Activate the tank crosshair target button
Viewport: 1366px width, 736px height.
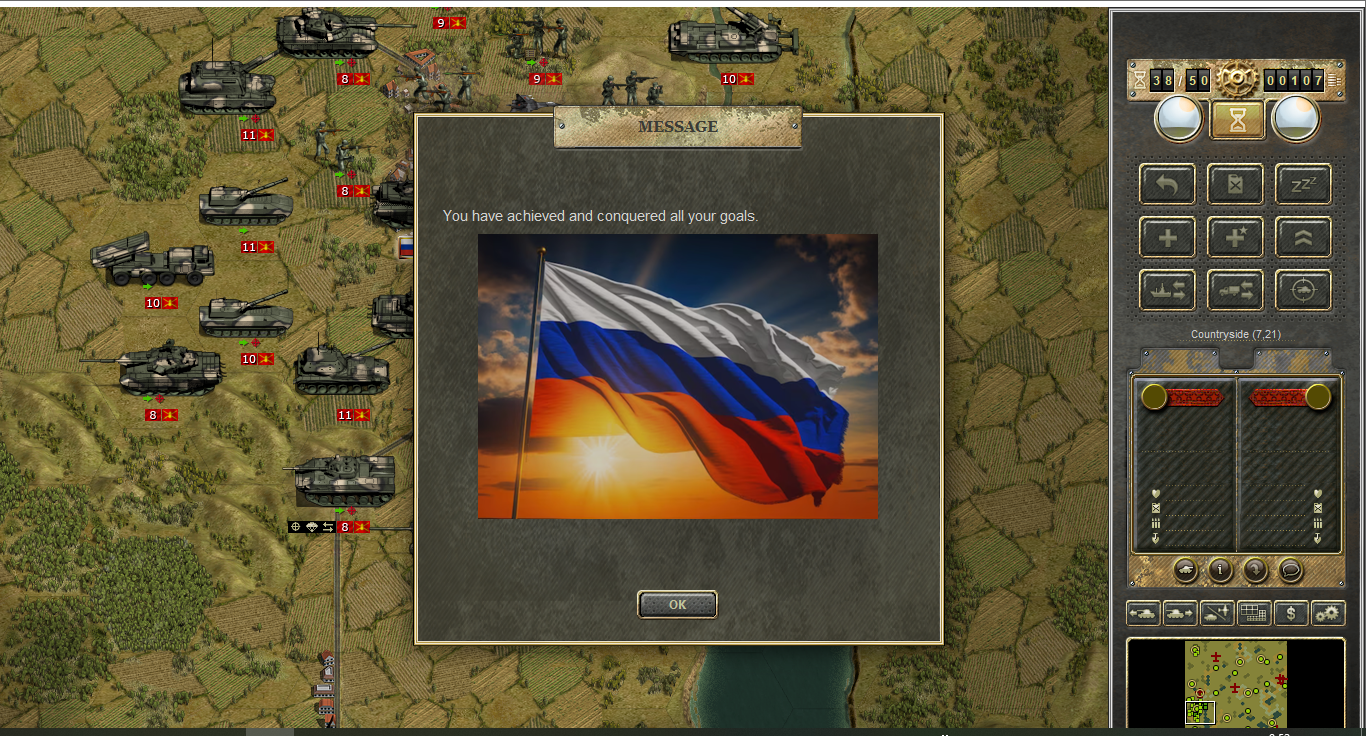1303,290
